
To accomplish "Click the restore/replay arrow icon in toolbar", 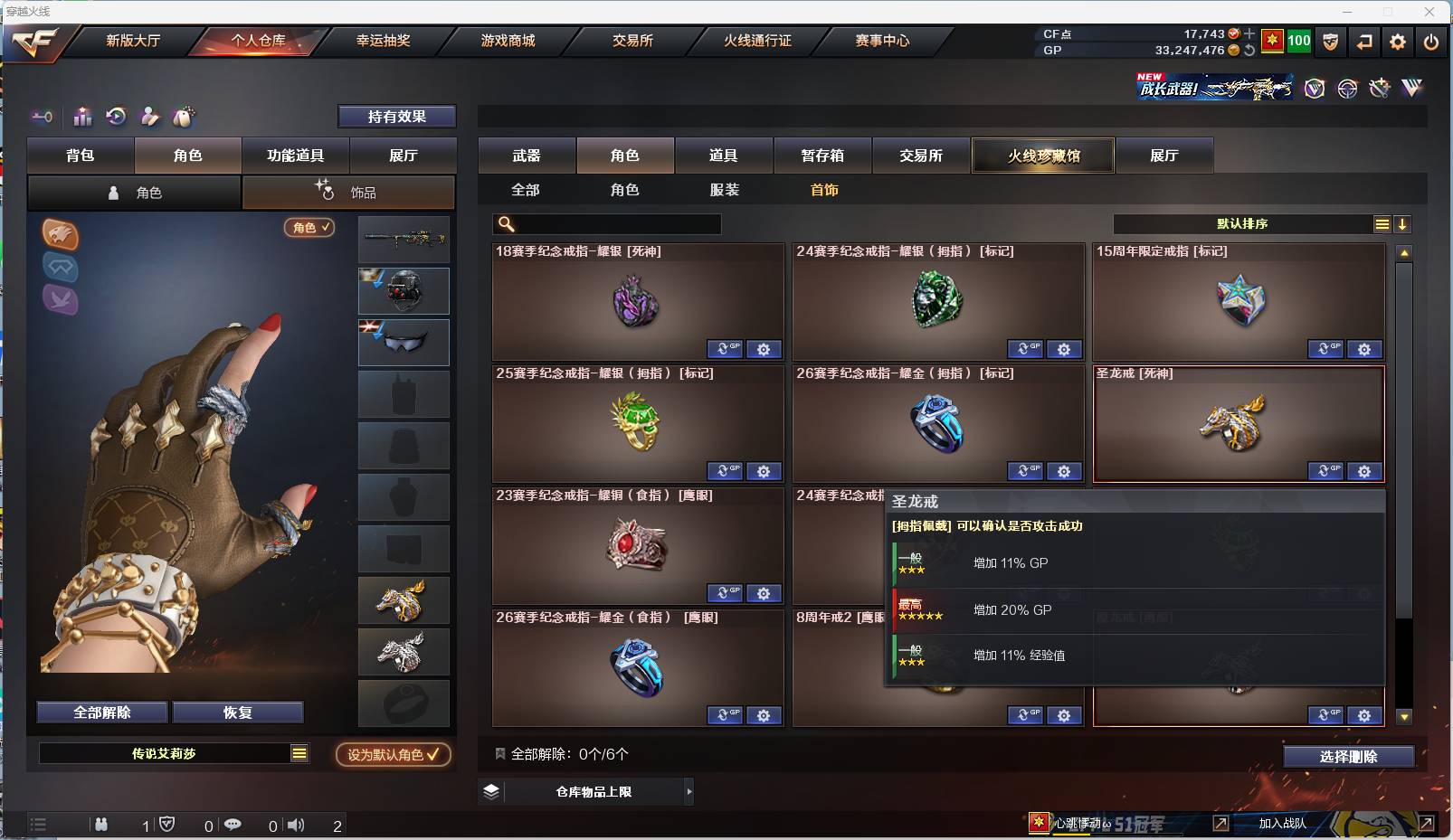I will click(x=116, y=117).
